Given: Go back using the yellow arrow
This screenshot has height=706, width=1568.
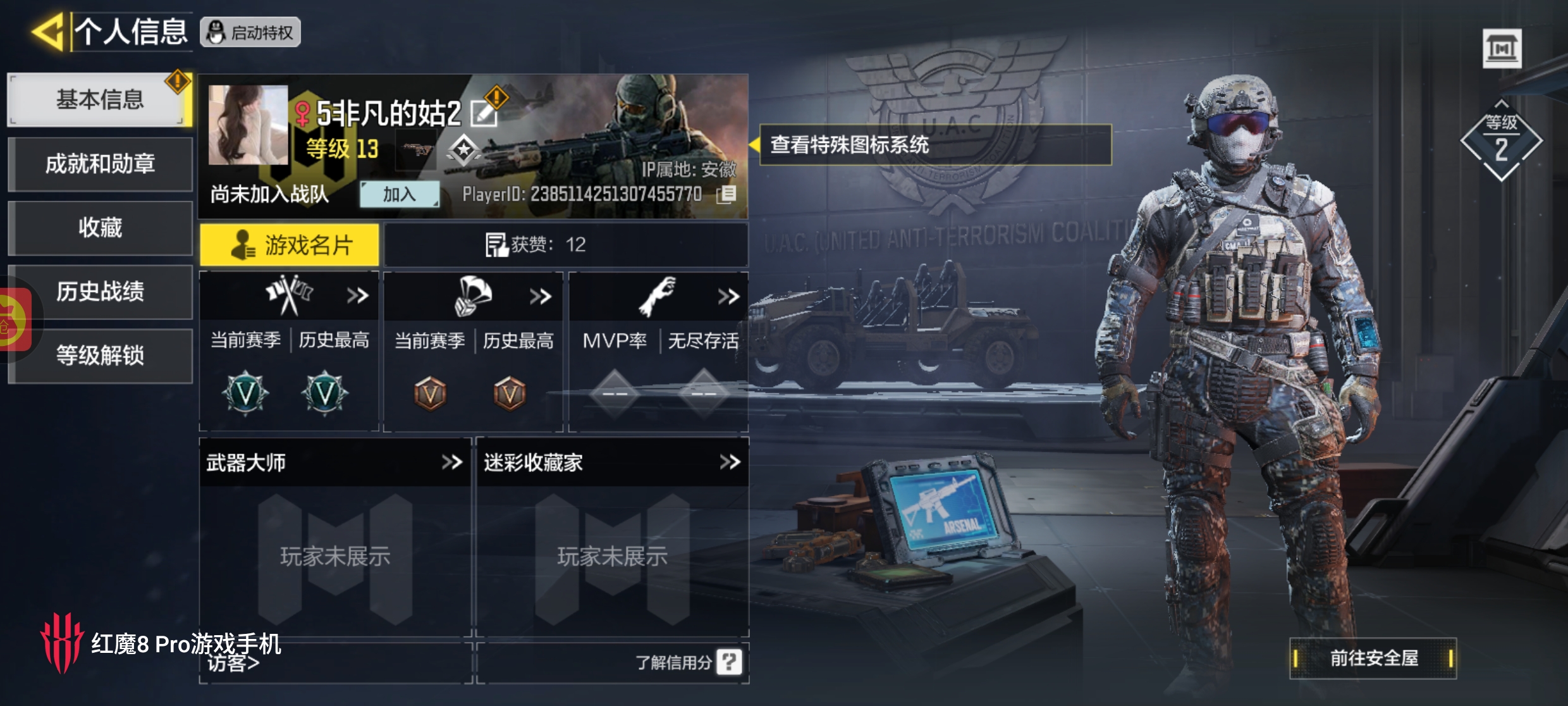Looking at the screenshot, I should click(x=48, y=32).
